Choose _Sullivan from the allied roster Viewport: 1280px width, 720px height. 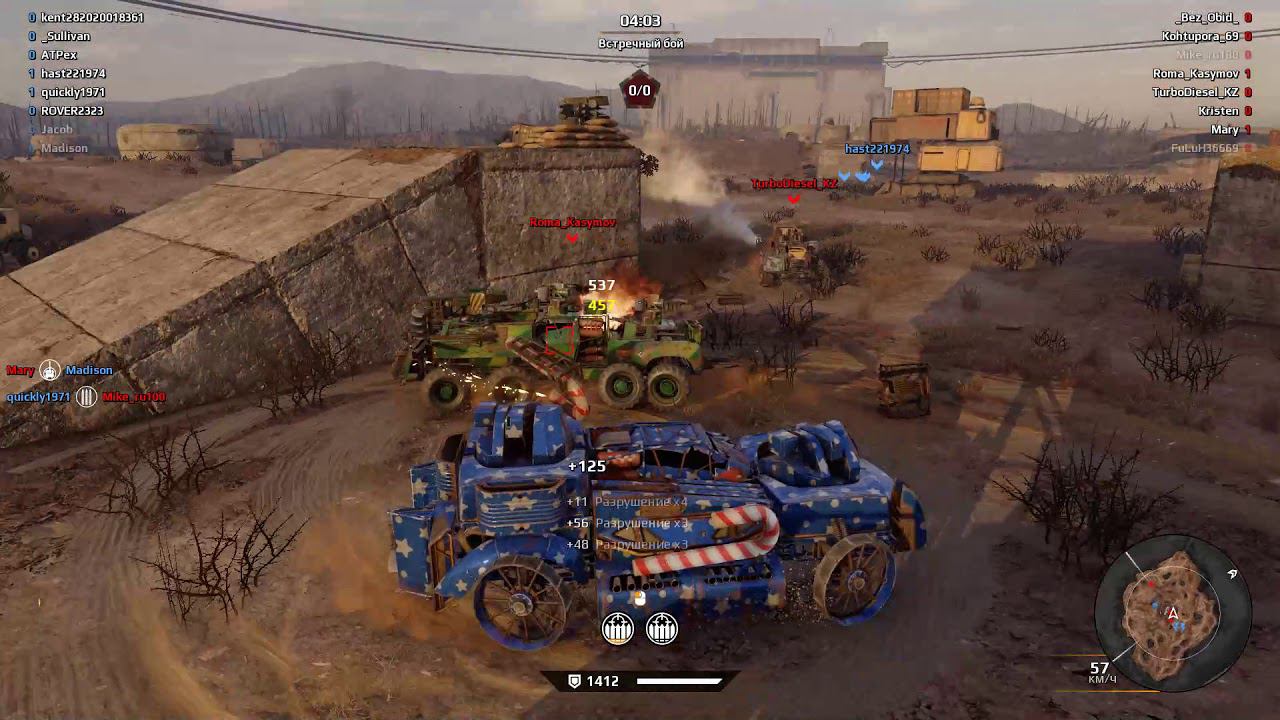67,36
